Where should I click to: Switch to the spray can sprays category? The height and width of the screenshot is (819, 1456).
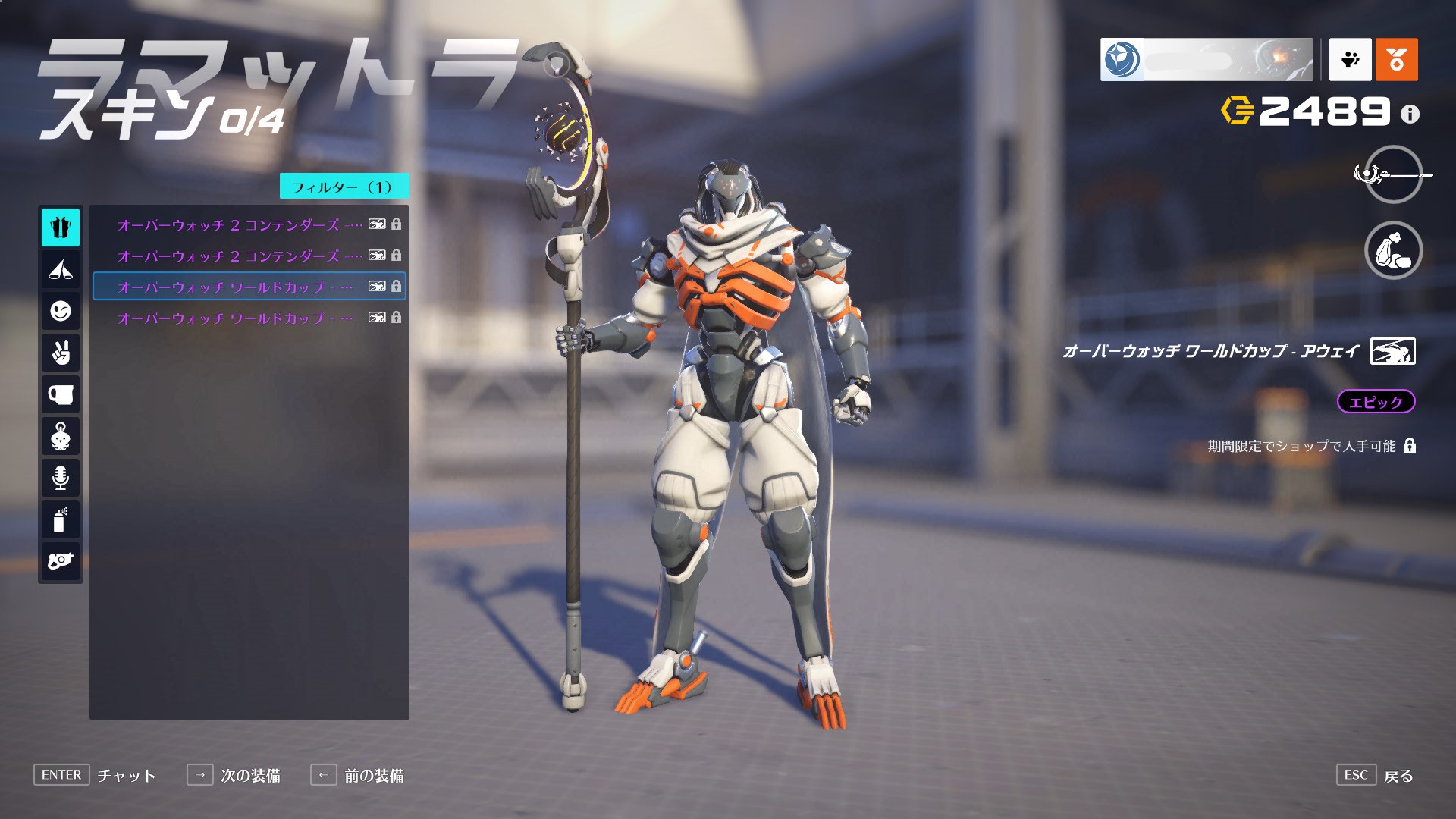coord(61,520)
